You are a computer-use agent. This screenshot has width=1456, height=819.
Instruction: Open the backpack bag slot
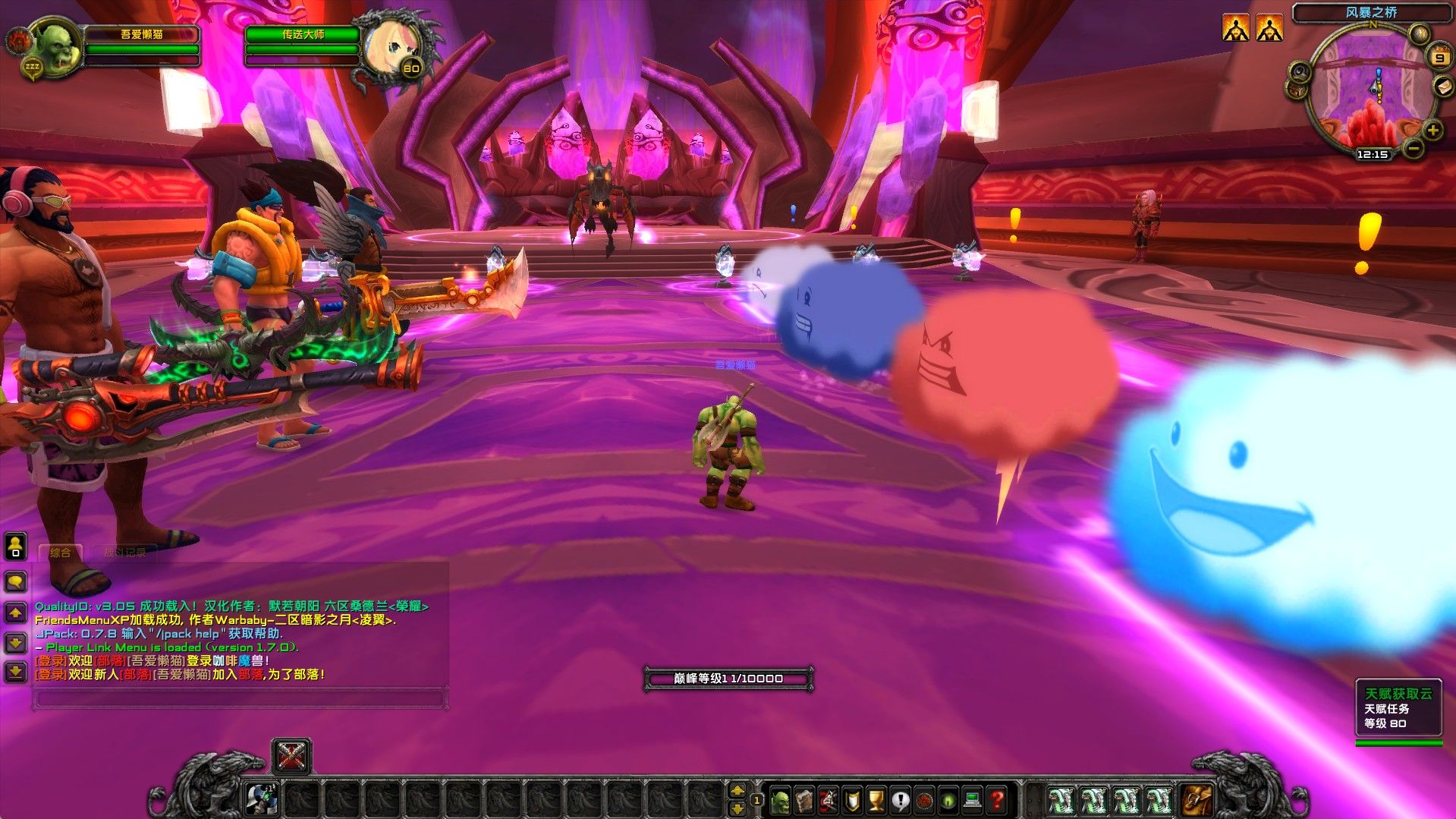[1197, 799]
